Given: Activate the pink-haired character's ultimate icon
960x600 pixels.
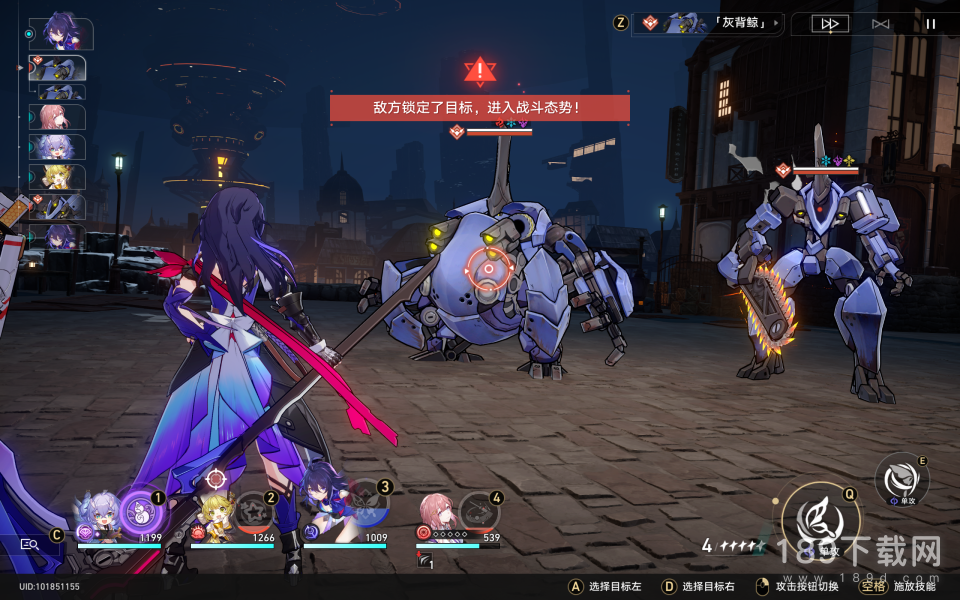Looking at the screenshot, I should coord(478,512).
